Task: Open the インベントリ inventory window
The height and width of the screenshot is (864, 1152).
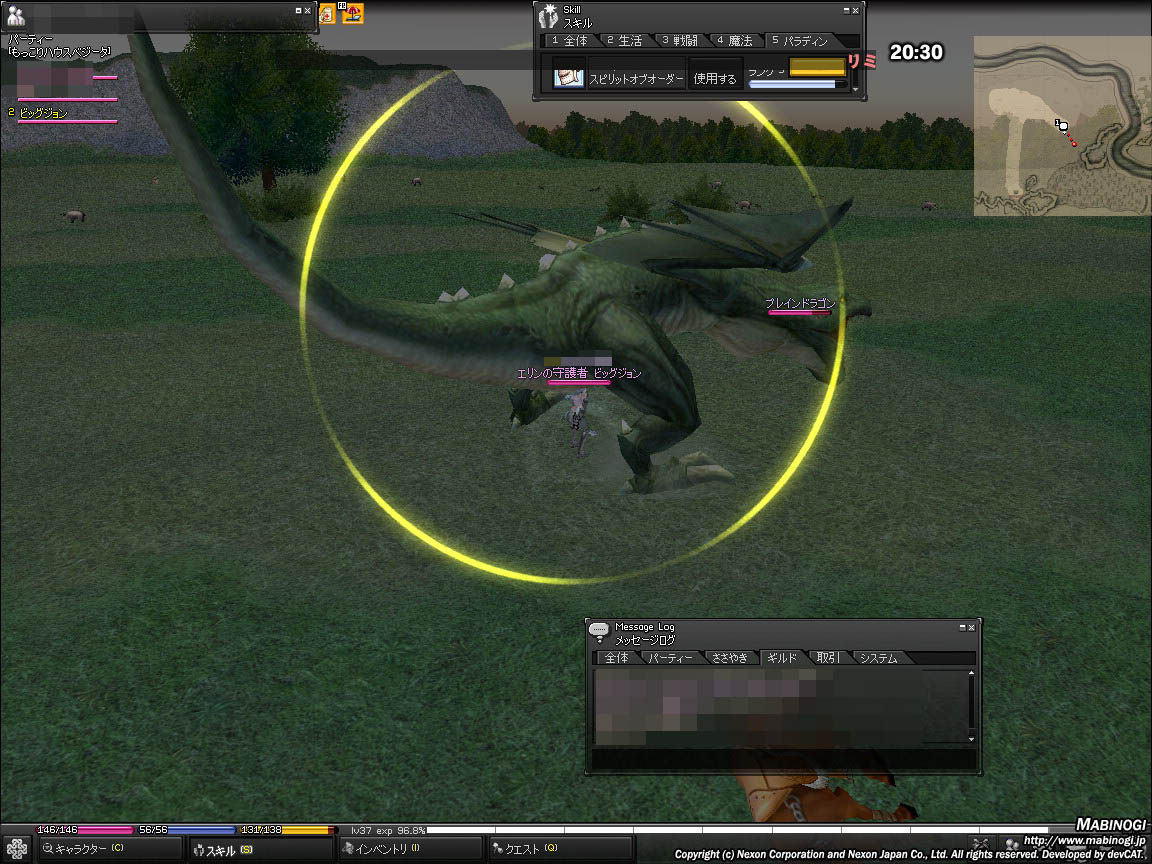Action: point(380,849)
